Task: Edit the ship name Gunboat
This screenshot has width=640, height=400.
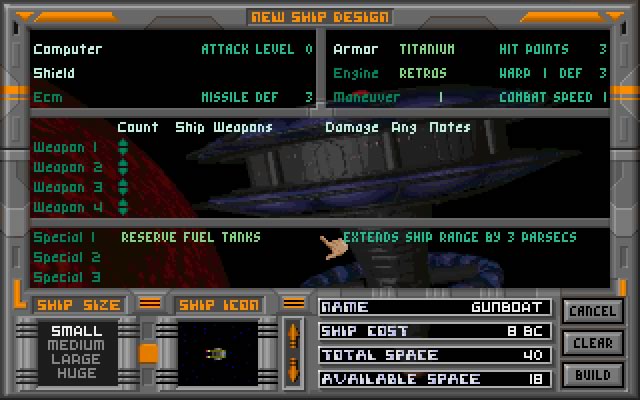Action: (x=433, y=307)
